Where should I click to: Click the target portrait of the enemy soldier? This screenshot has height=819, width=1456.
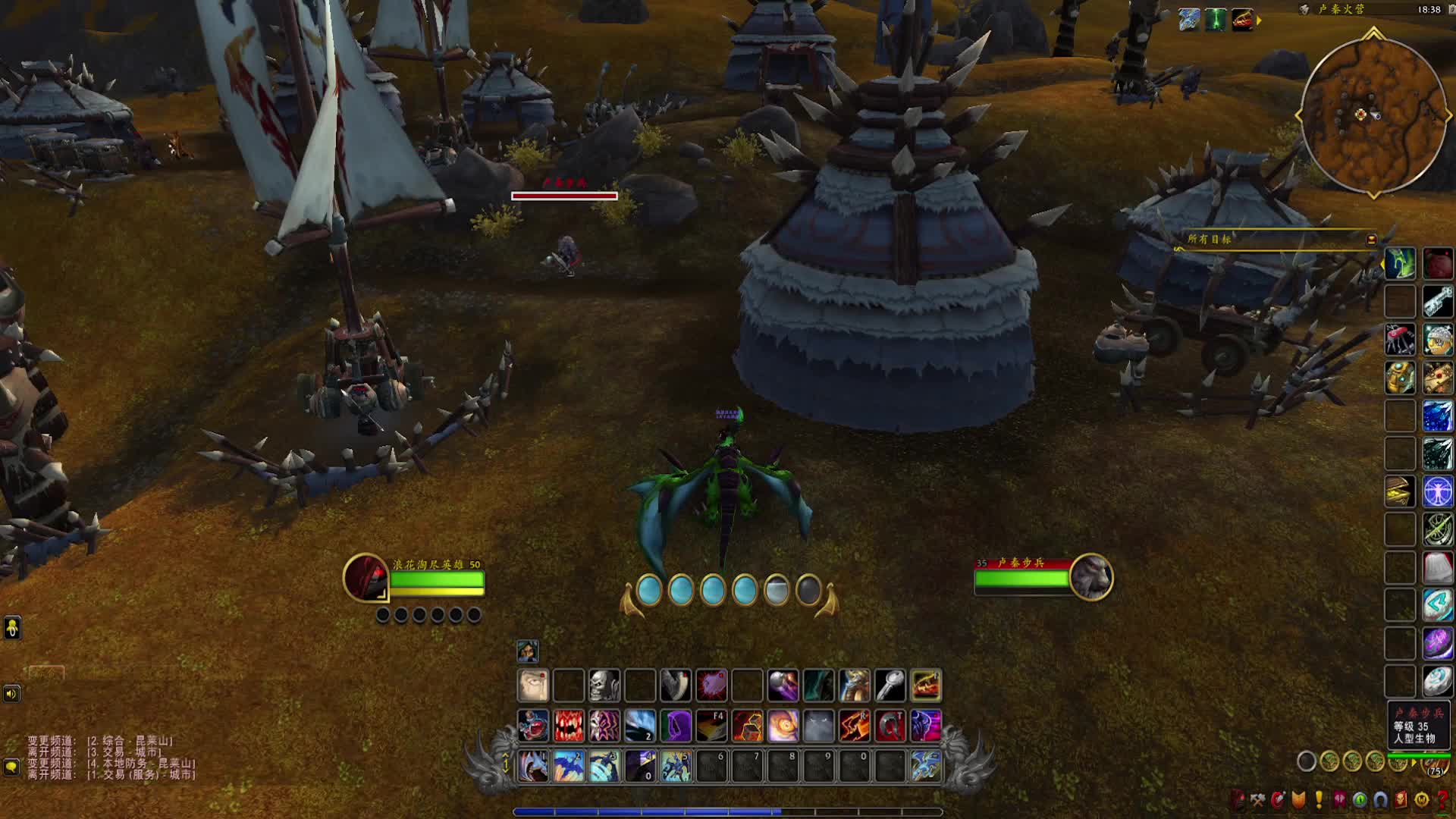(x=1091, y=577)
